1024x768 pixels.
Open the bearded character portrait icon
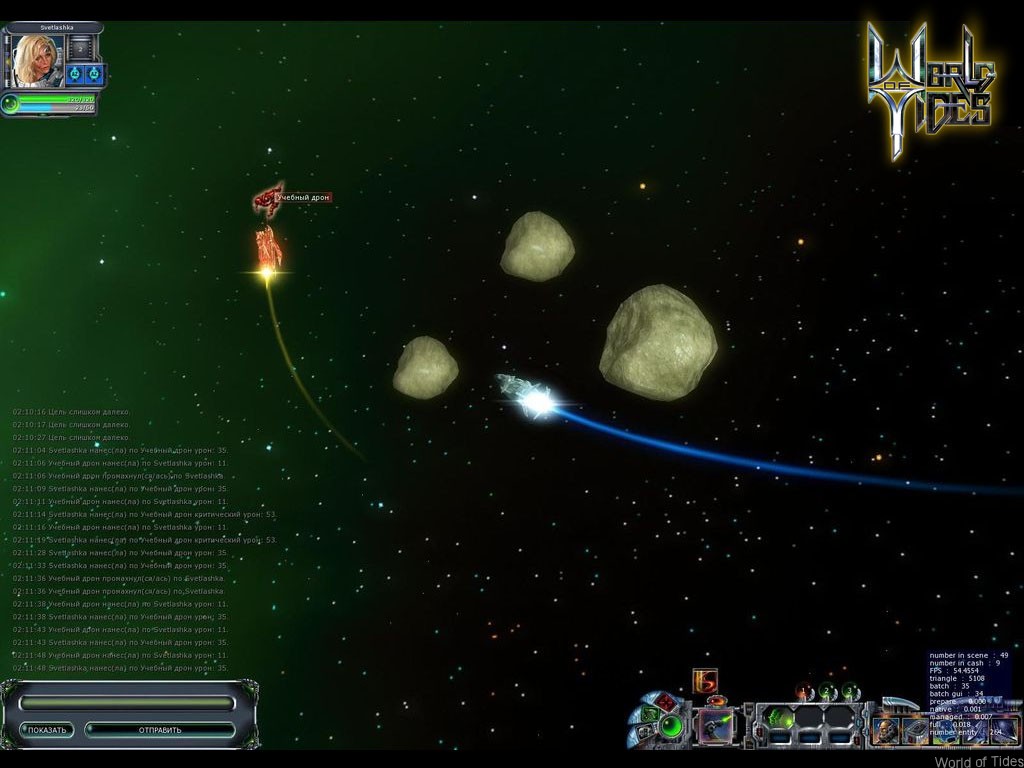tap(886, 731)
